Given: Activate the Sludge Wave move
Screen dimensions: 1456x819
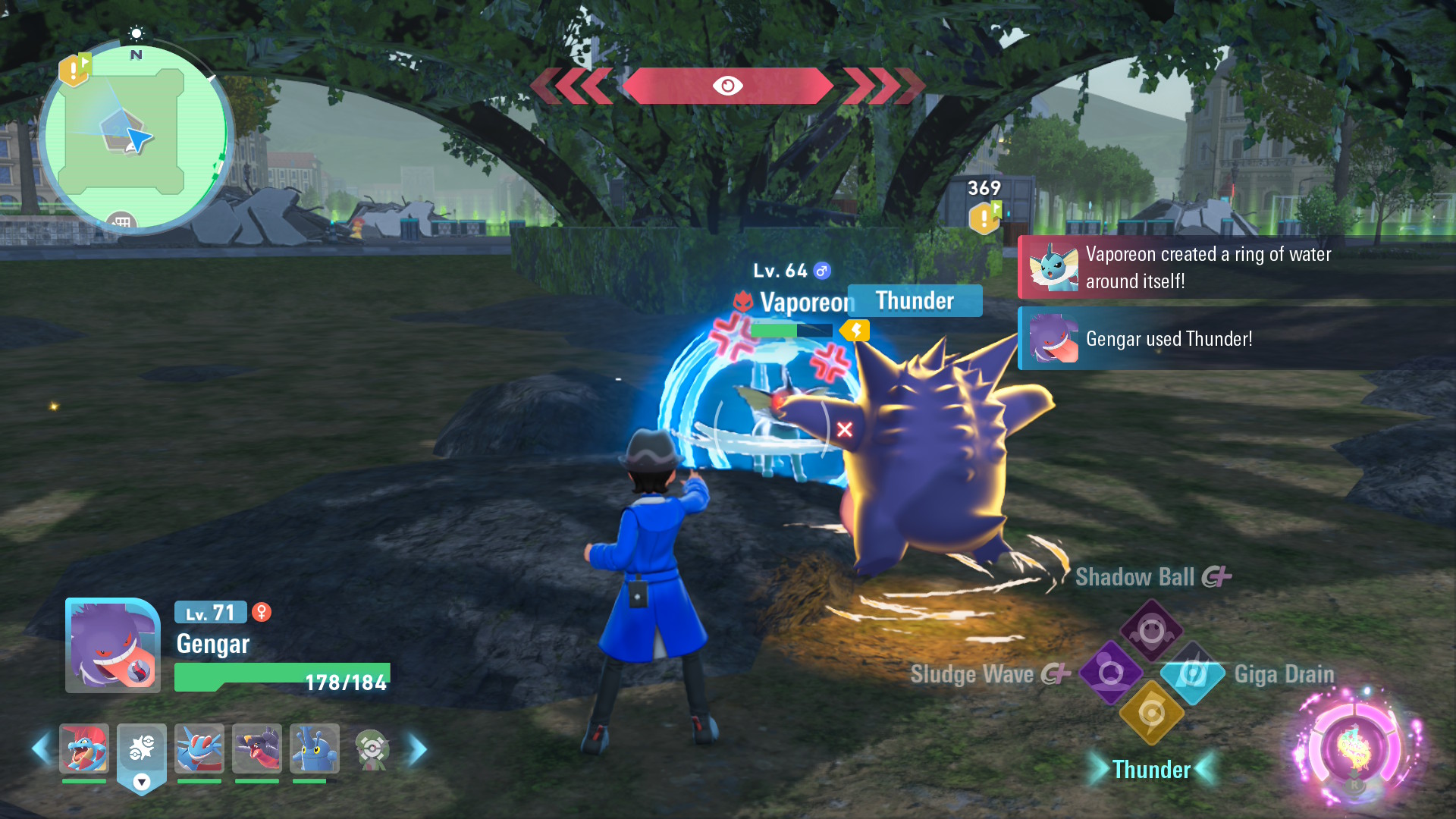Looking at the screenshot, I should point(1110,673).
